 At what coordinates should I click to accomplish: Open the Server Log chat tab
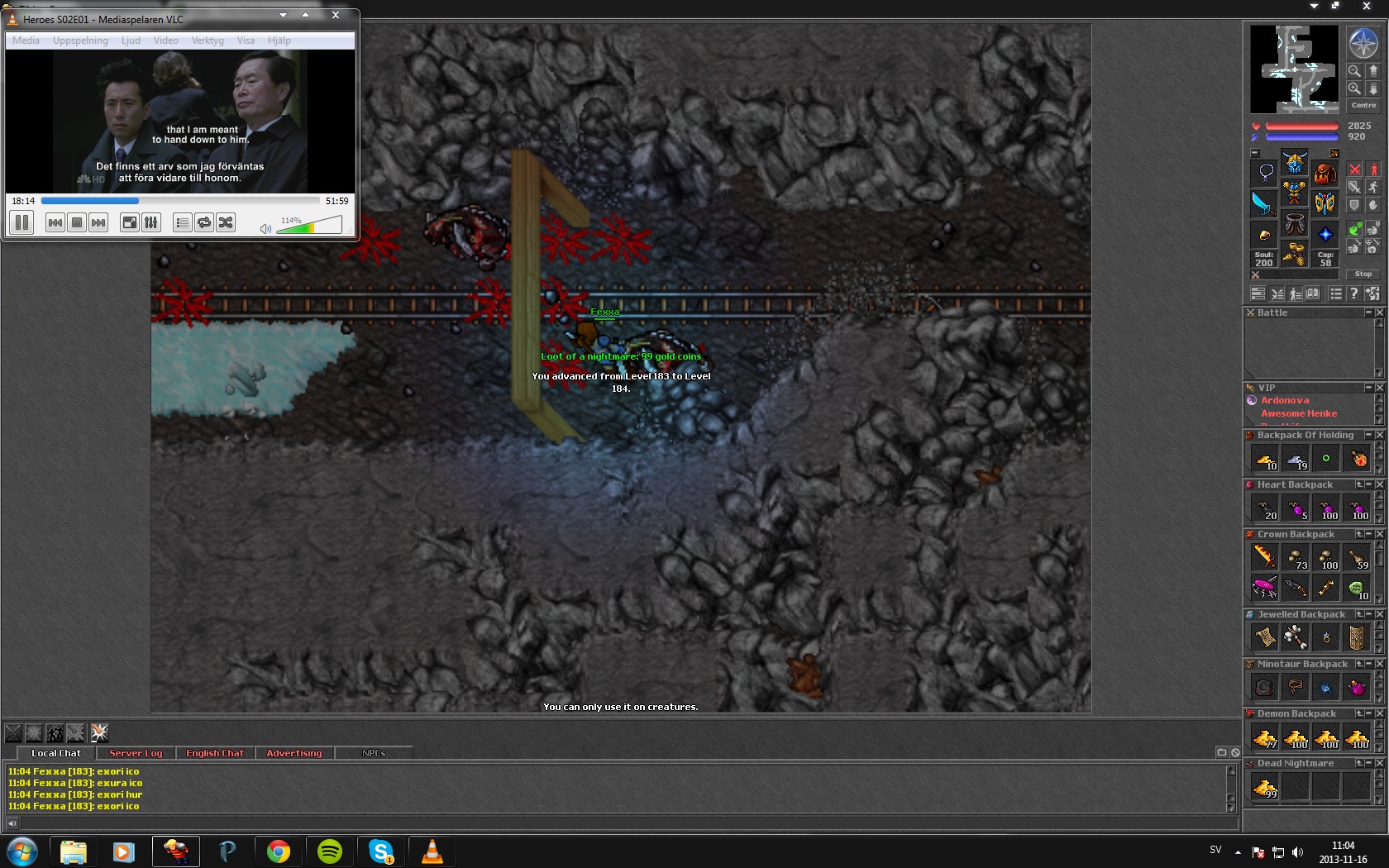click(x=136, y=753)
